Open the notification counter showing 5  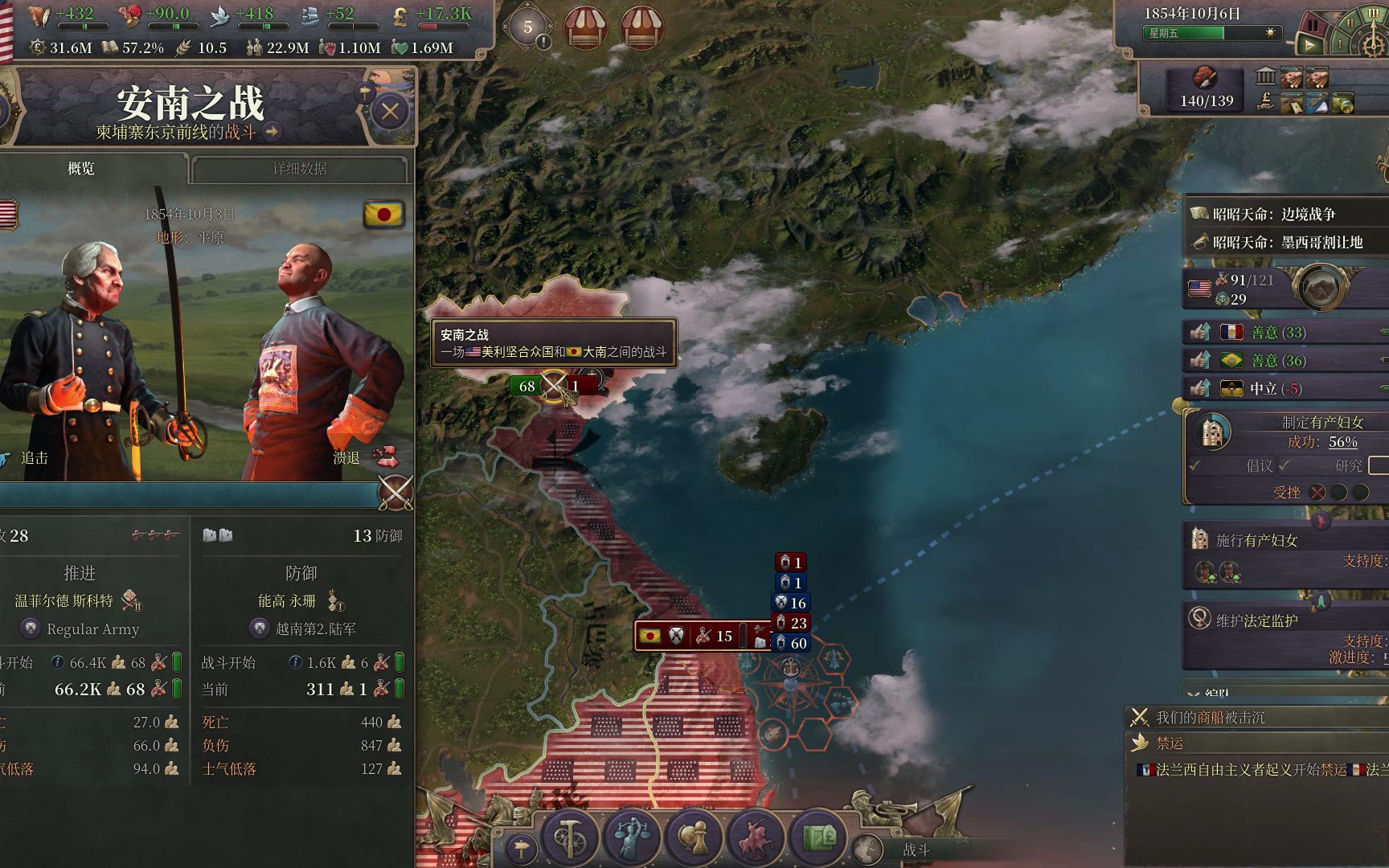pyautogui.click(x=528, y=27)
